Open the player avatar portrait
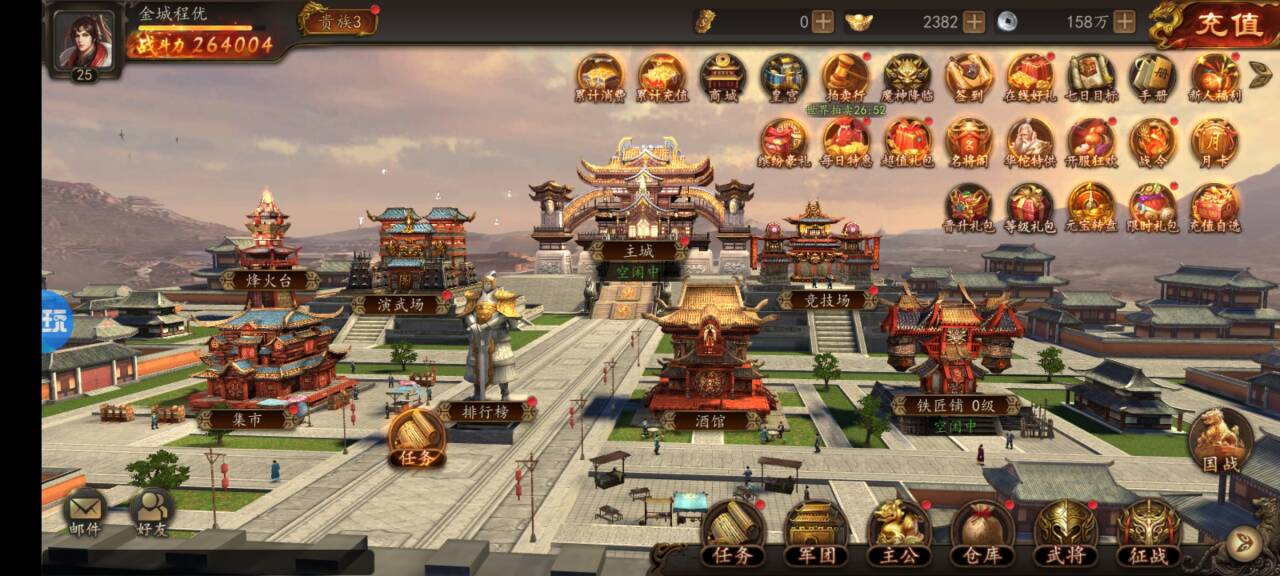The height and width of the screenshot is (576, 1280). [x=84, y=40]
